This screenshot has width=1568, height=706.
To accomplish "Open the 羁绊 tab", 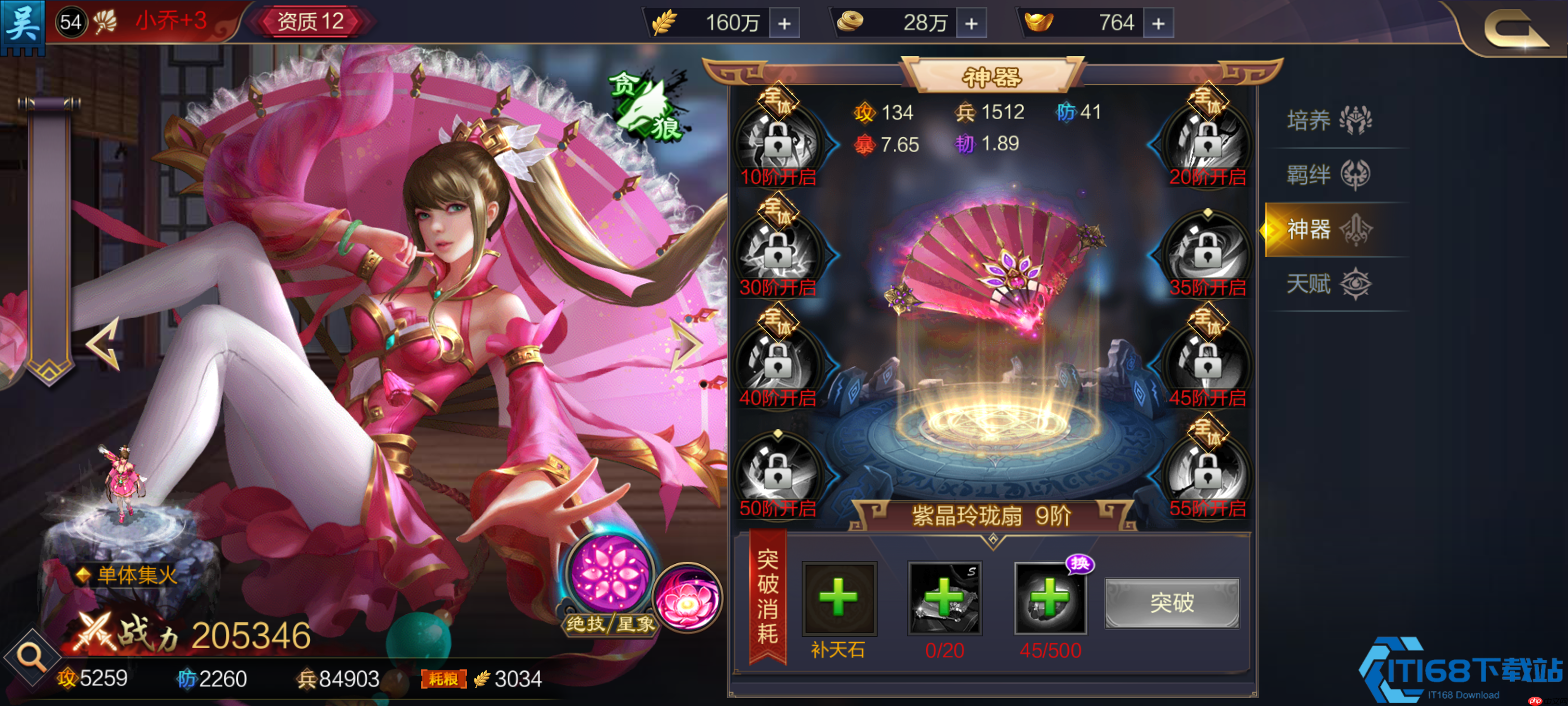I will [1328, 175].
